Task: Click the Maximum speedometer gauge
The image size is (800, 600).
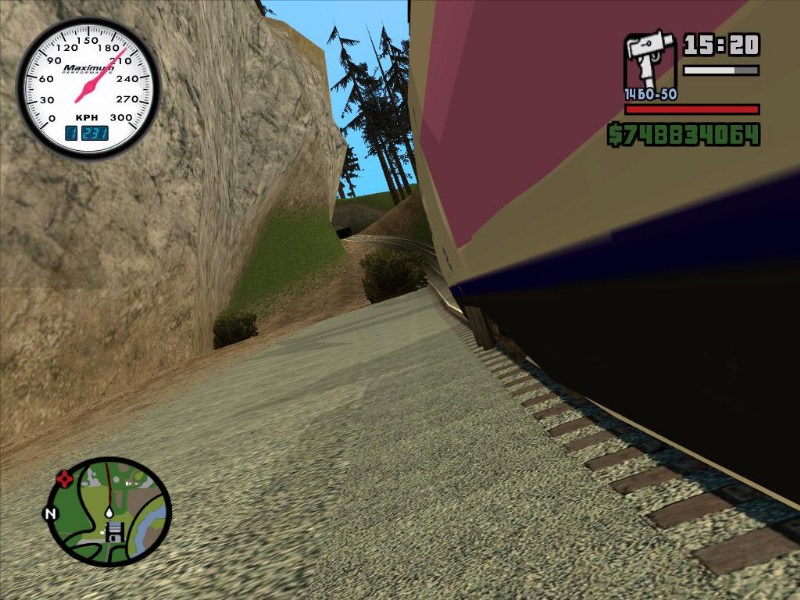Action: tap(87, 87)
